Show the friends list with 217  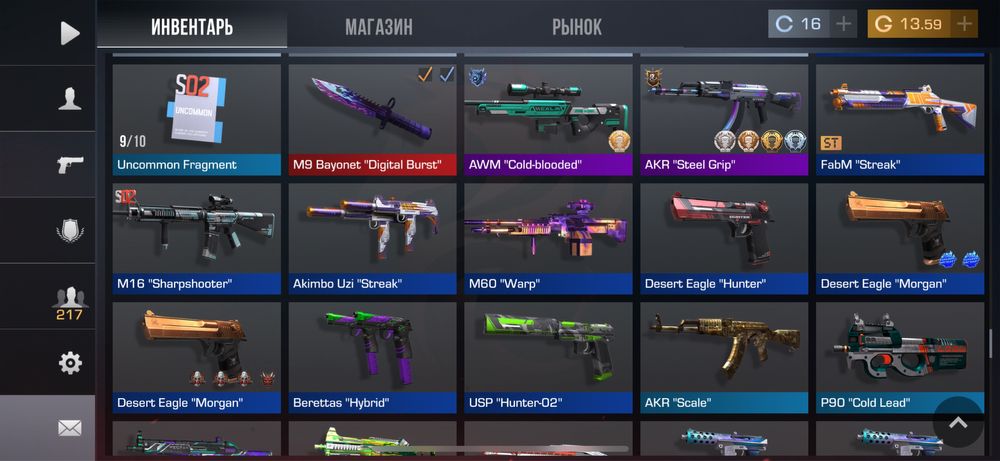click(69, 302)
